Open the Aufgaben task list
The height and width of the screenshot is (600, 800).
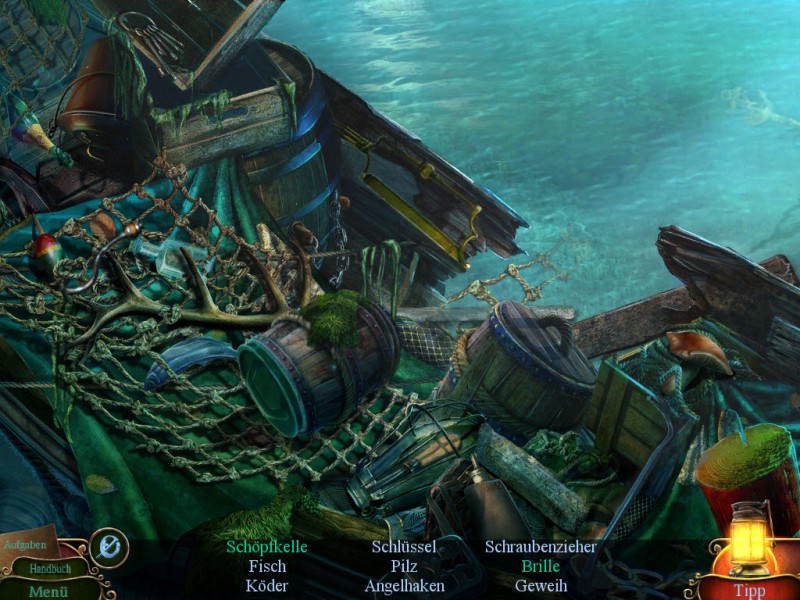25,544
